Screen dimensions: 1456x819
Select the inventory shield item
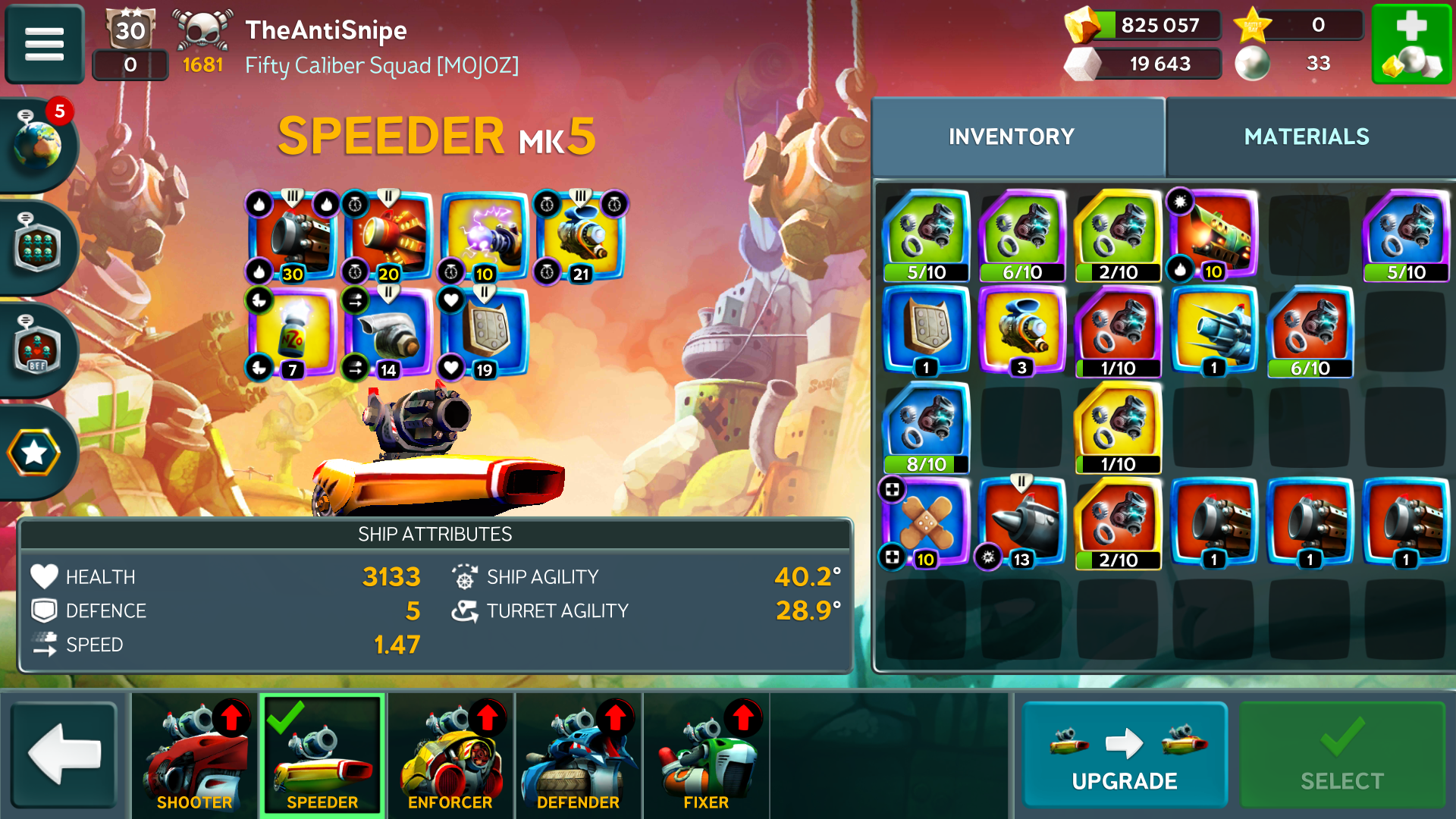click(x=927, y=331)
